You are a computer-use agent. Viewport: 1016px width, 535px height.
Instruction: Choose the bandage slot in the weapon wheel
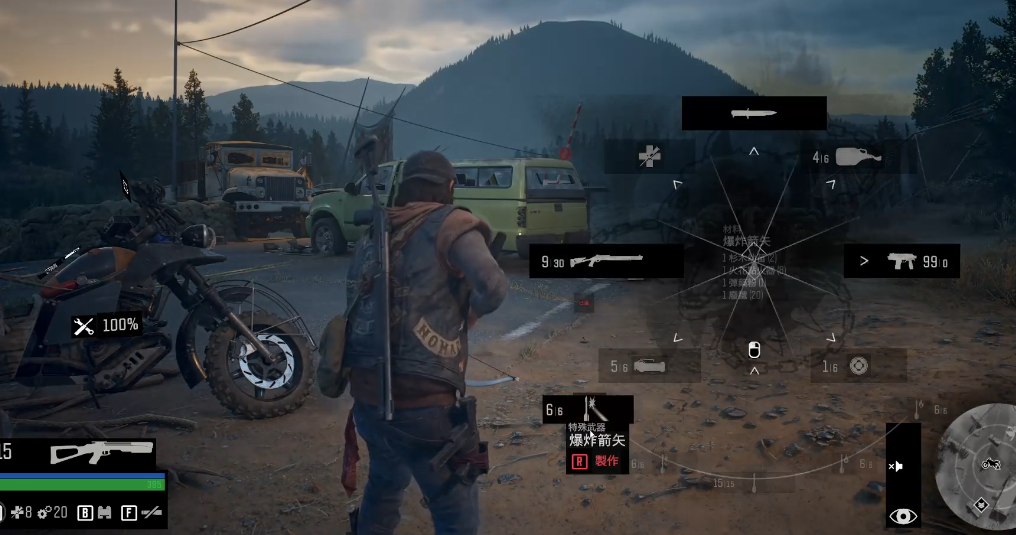point(650,156)
